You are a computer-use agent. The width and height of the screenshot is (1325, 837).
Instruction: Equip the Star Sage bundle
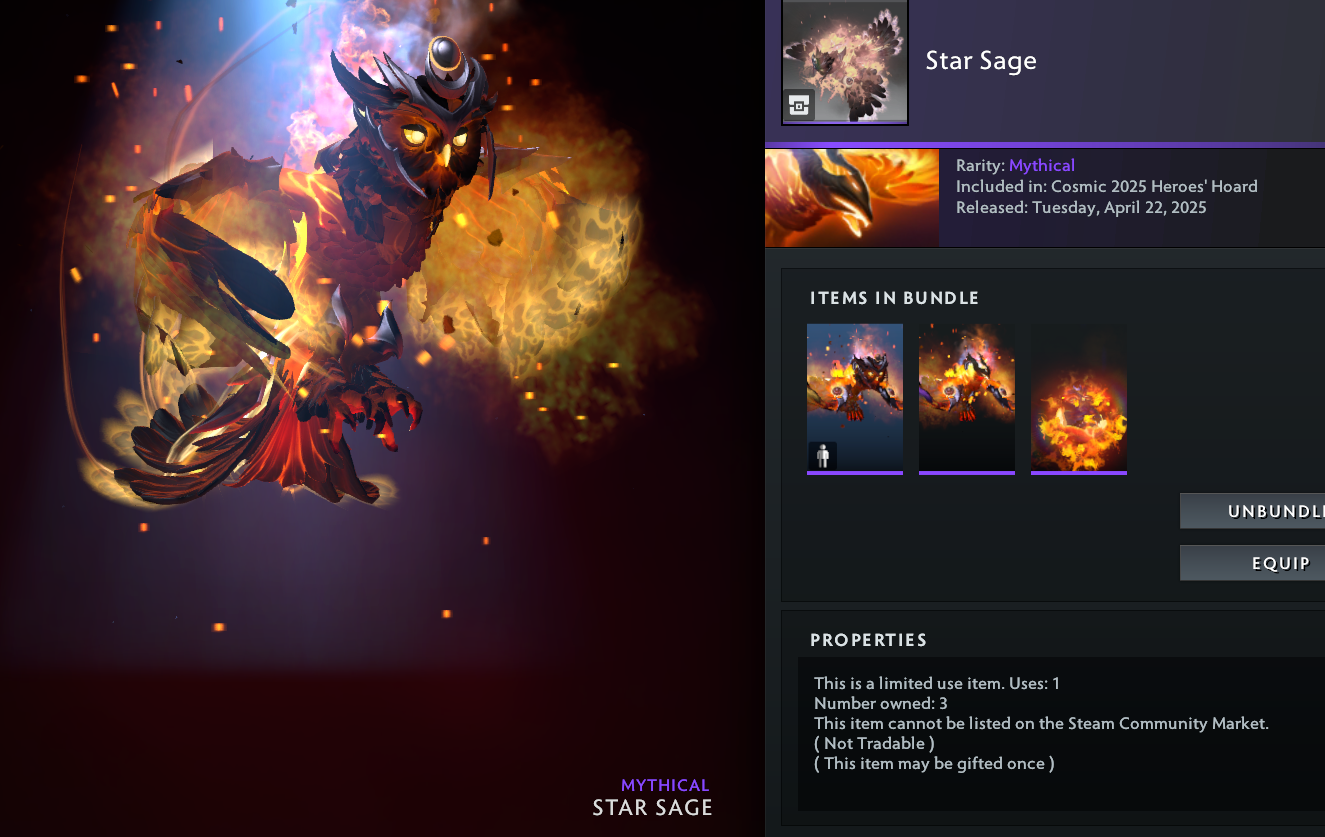point(1254,563)
